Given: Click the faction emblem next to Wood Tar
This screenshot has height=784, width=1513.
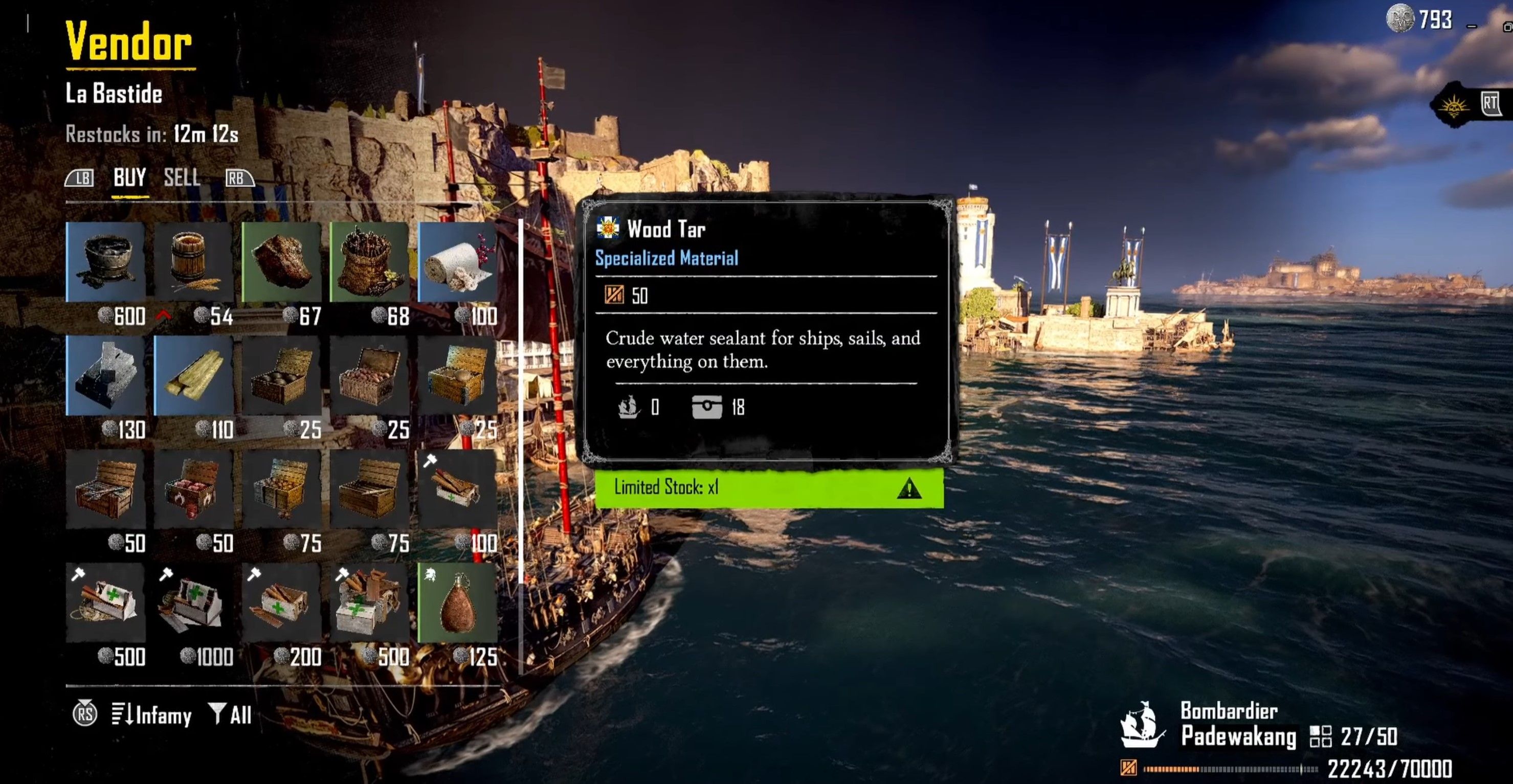Looking at the screenshot, I should pos(609,230).
